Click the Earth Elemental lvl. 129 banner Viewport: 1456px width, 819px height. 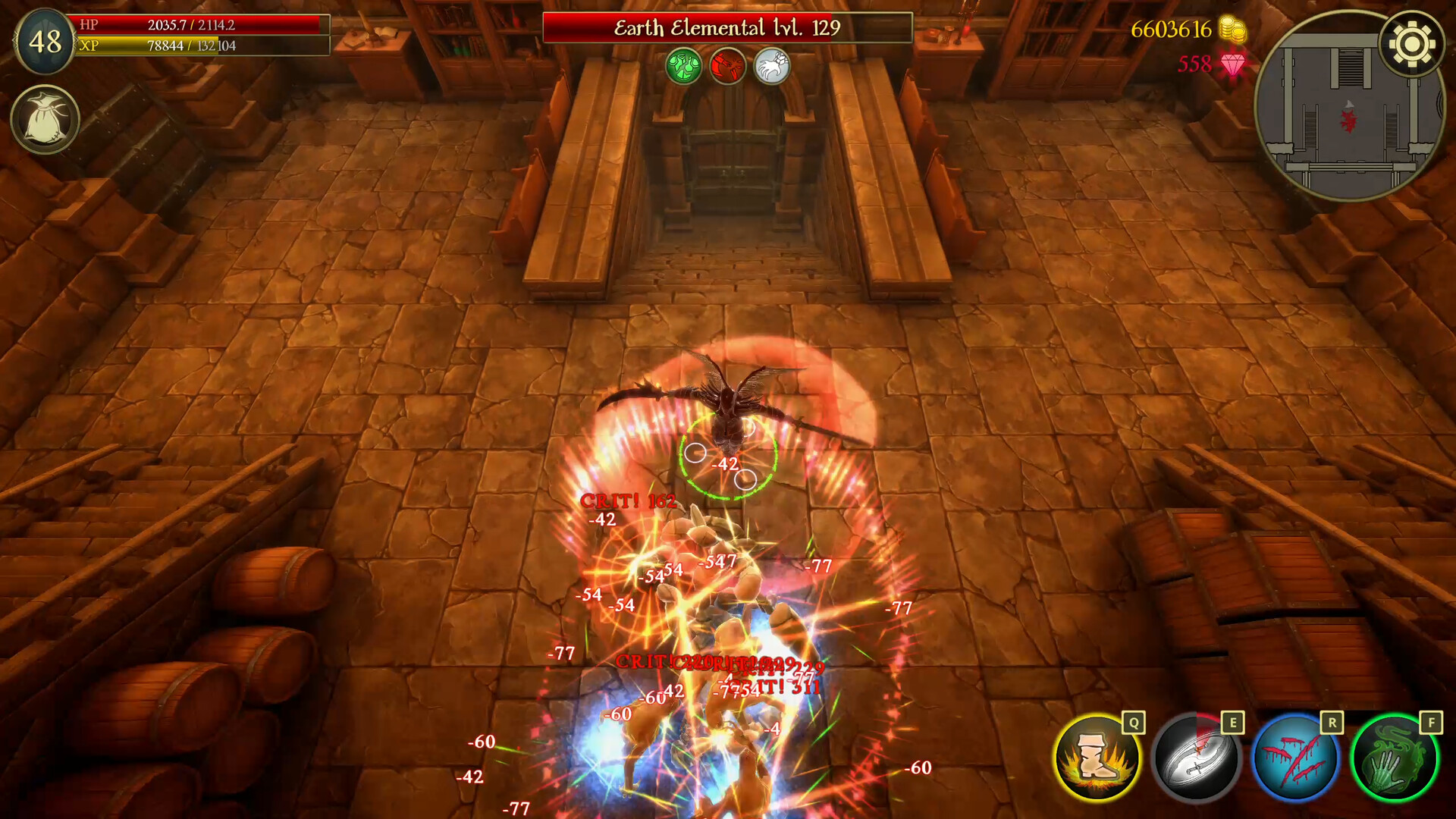tap(726, 26)
